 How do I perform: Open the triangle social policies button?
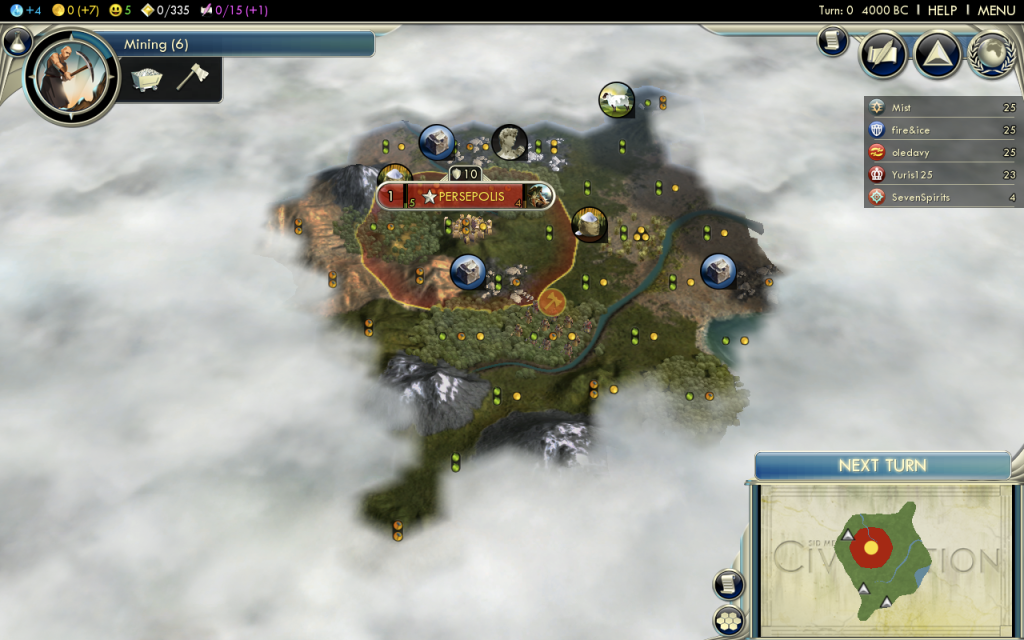click(x=937, y=54)
